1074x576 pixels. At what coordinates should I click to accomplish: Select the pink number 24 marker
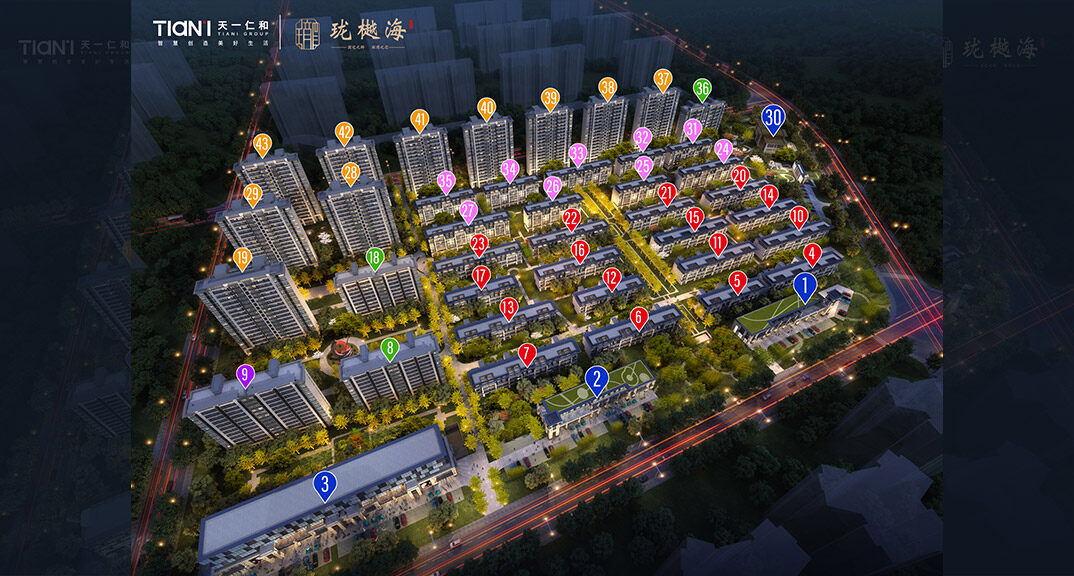tap(723, 149)
